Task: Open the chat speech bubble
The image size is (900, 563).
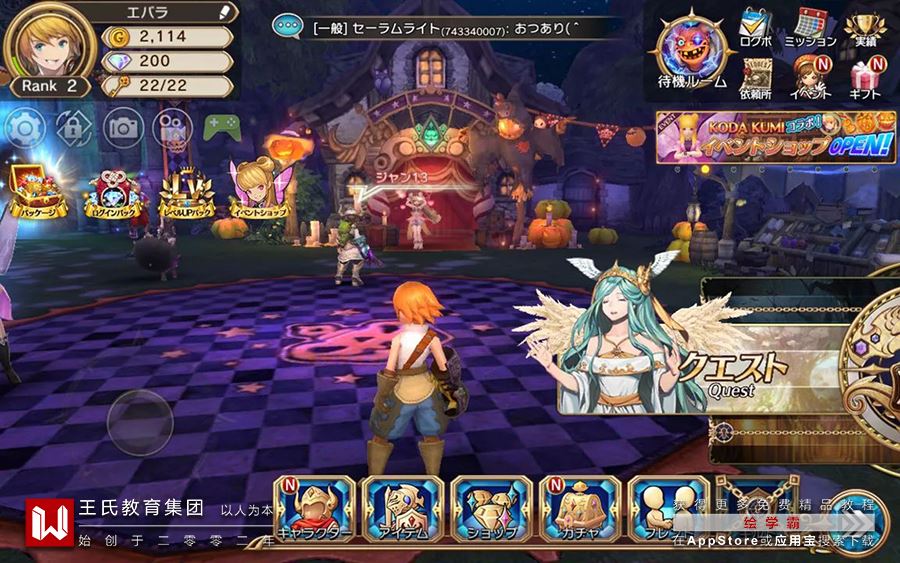Action: pos(288,27)
